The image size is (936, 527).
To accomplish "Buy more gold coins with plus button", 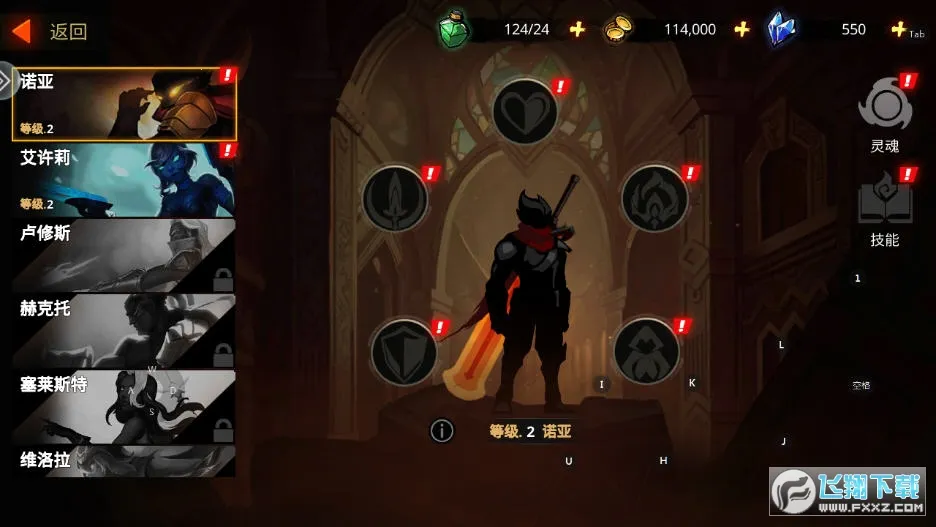I will 741,29.
